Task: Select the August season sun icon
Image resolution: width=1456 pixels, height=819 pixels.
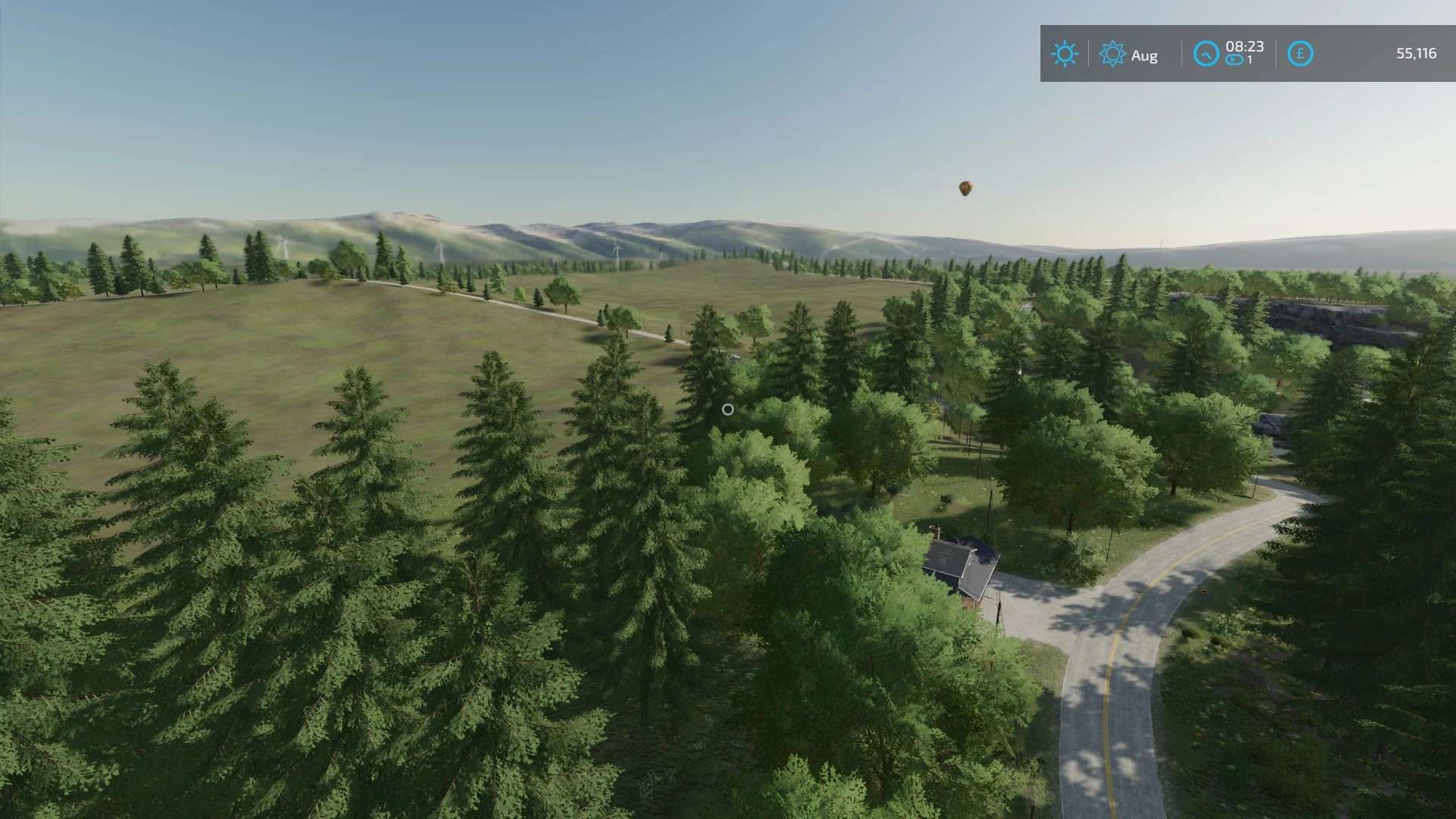Action: 1112,54
